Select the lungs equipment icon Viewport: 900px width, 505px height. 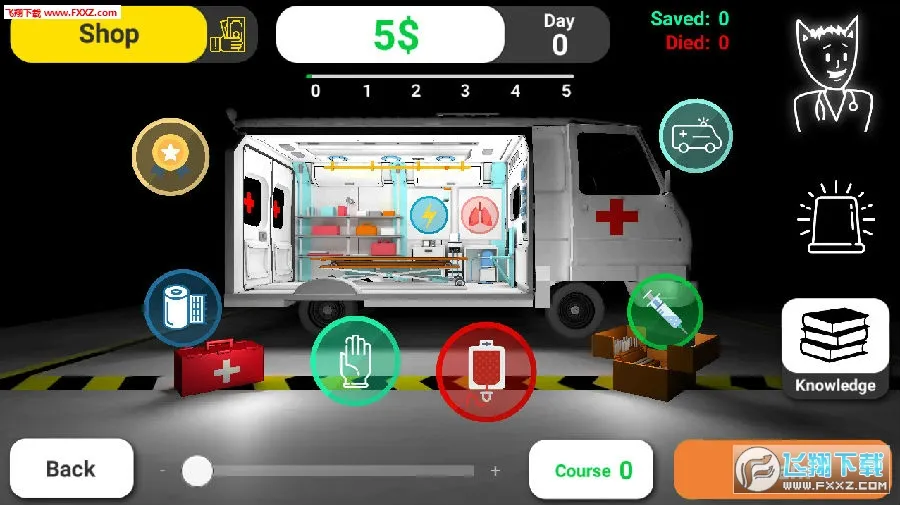click(478, 214)
